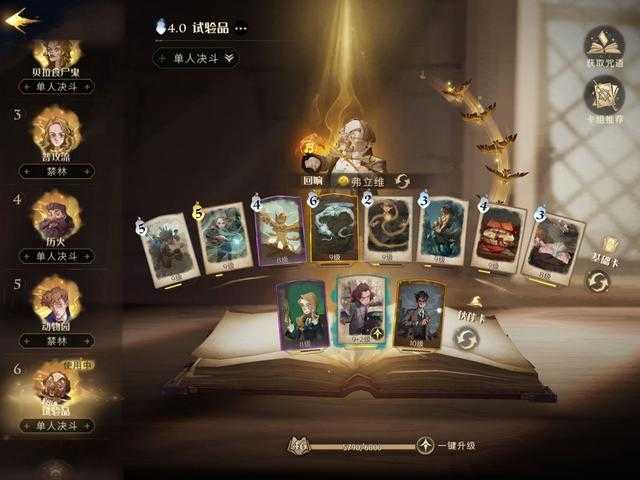
Task: Choose the golden 4-cost creature card
Action: point(281,232)
